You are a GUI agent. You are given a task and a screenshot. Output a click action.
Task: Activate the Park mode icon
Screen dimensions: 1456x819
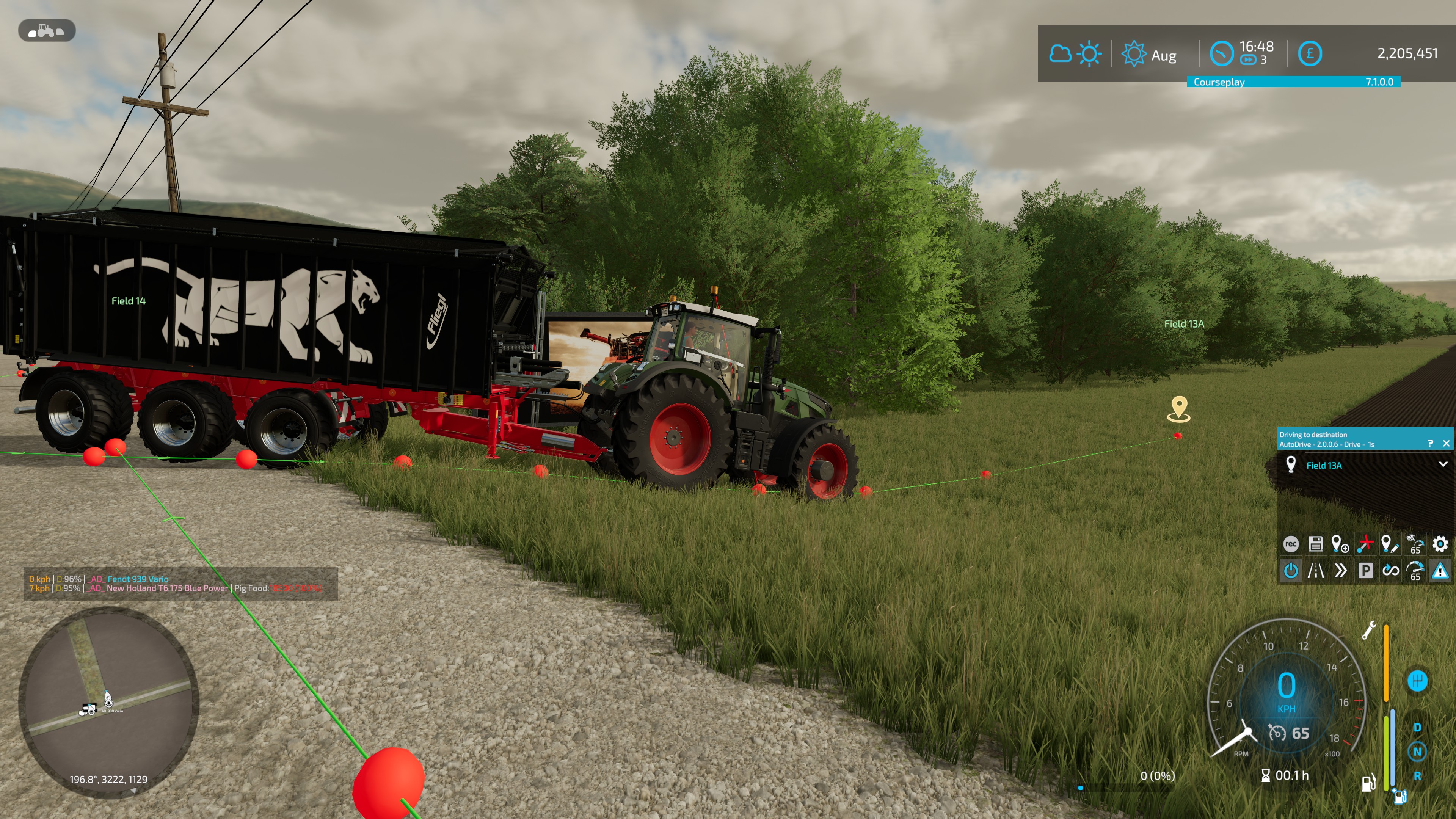[1365, 571]
